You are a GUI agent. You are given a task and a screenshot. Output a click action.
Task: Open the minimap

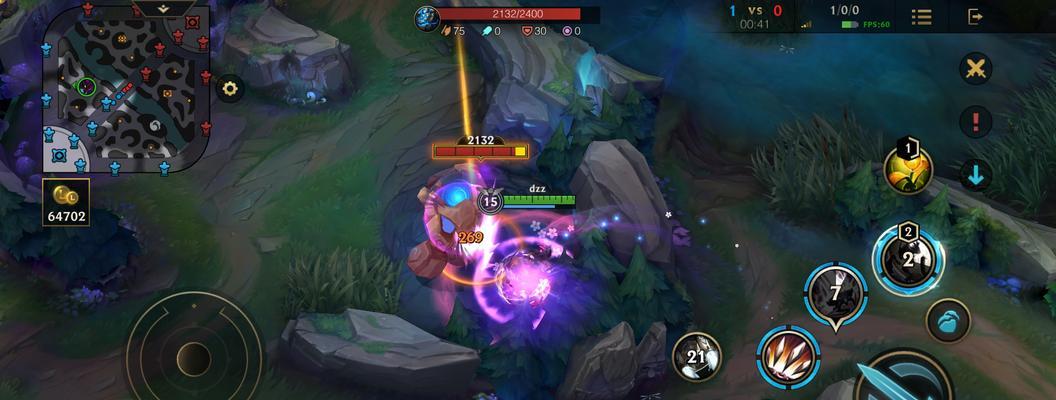click(x=125, y=95)
